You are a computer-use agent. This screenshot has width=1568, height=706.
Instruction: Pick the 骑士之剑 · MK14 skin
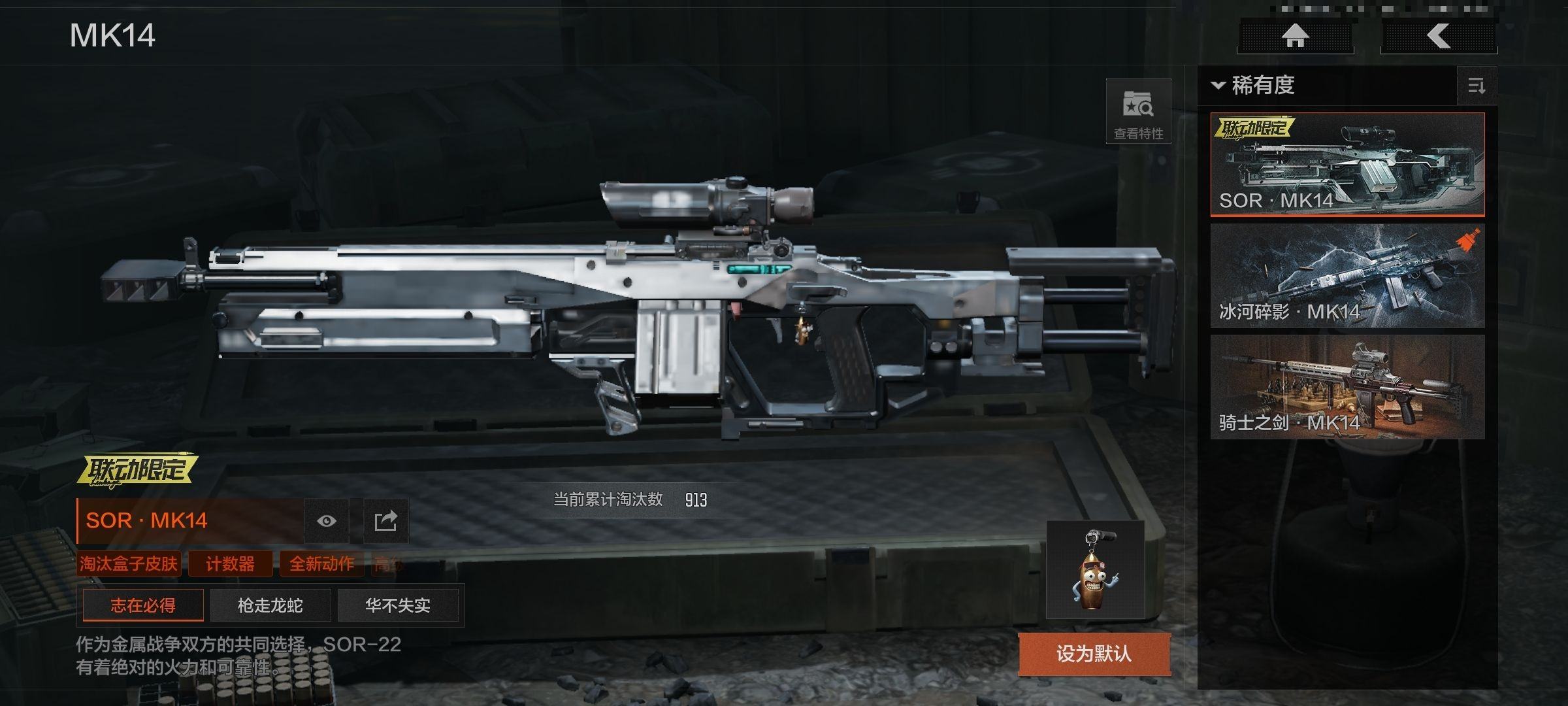tap(1347, 387)
